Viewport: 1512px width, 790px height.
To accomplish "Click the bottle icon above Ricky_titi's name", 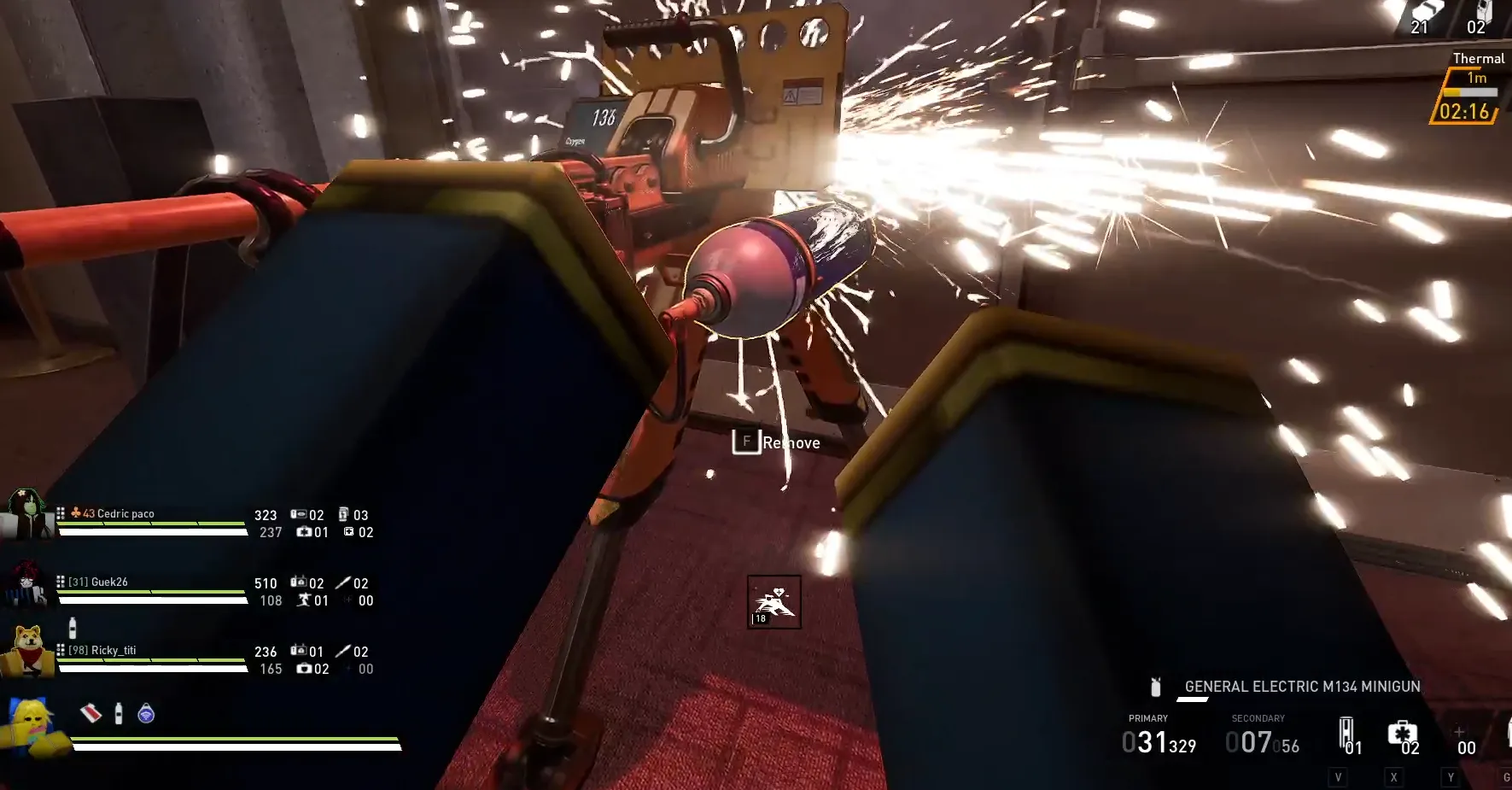I will point(73,629).
